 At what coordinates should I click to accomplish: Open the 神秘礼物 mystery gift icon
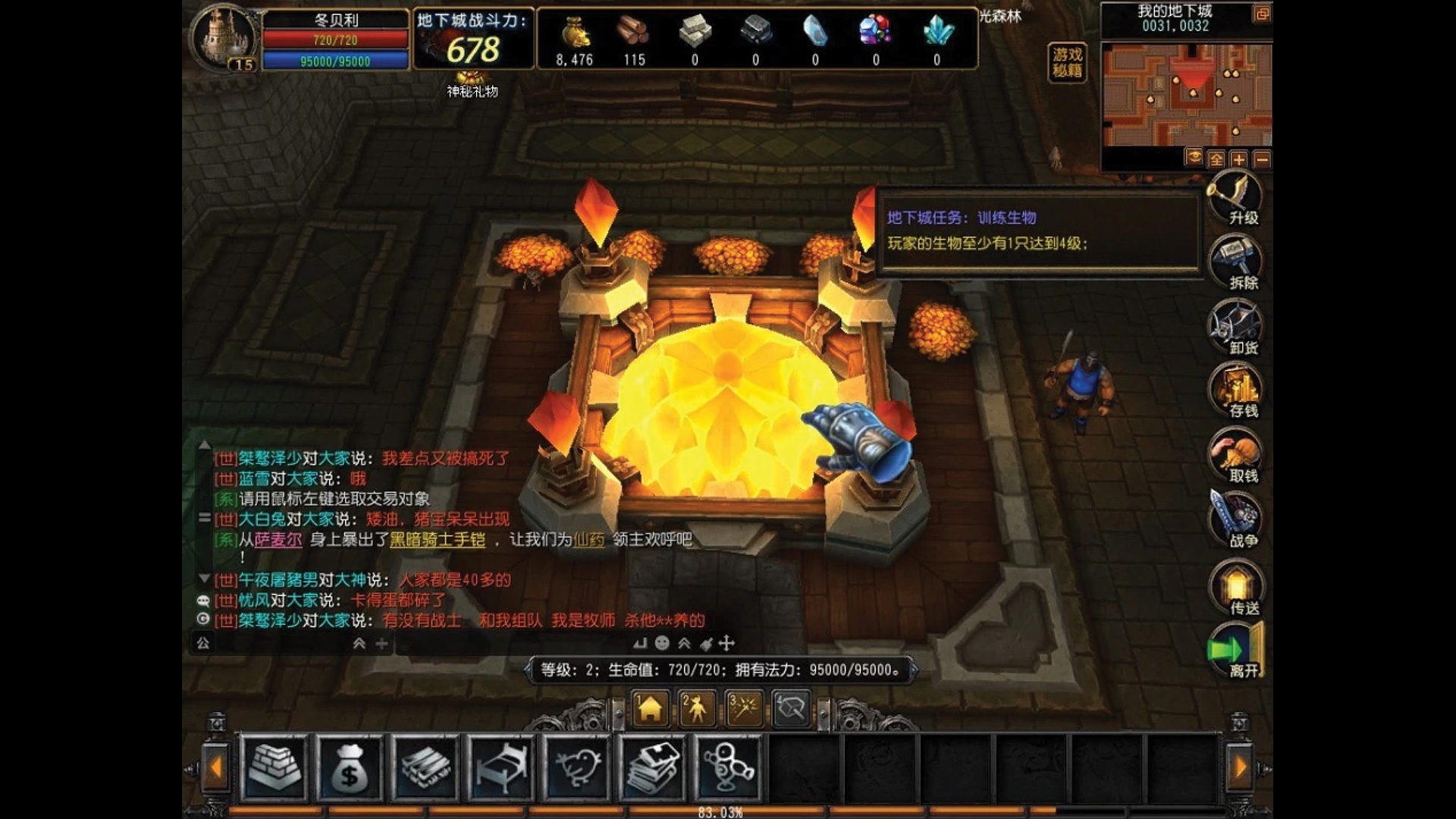point(469,78)
